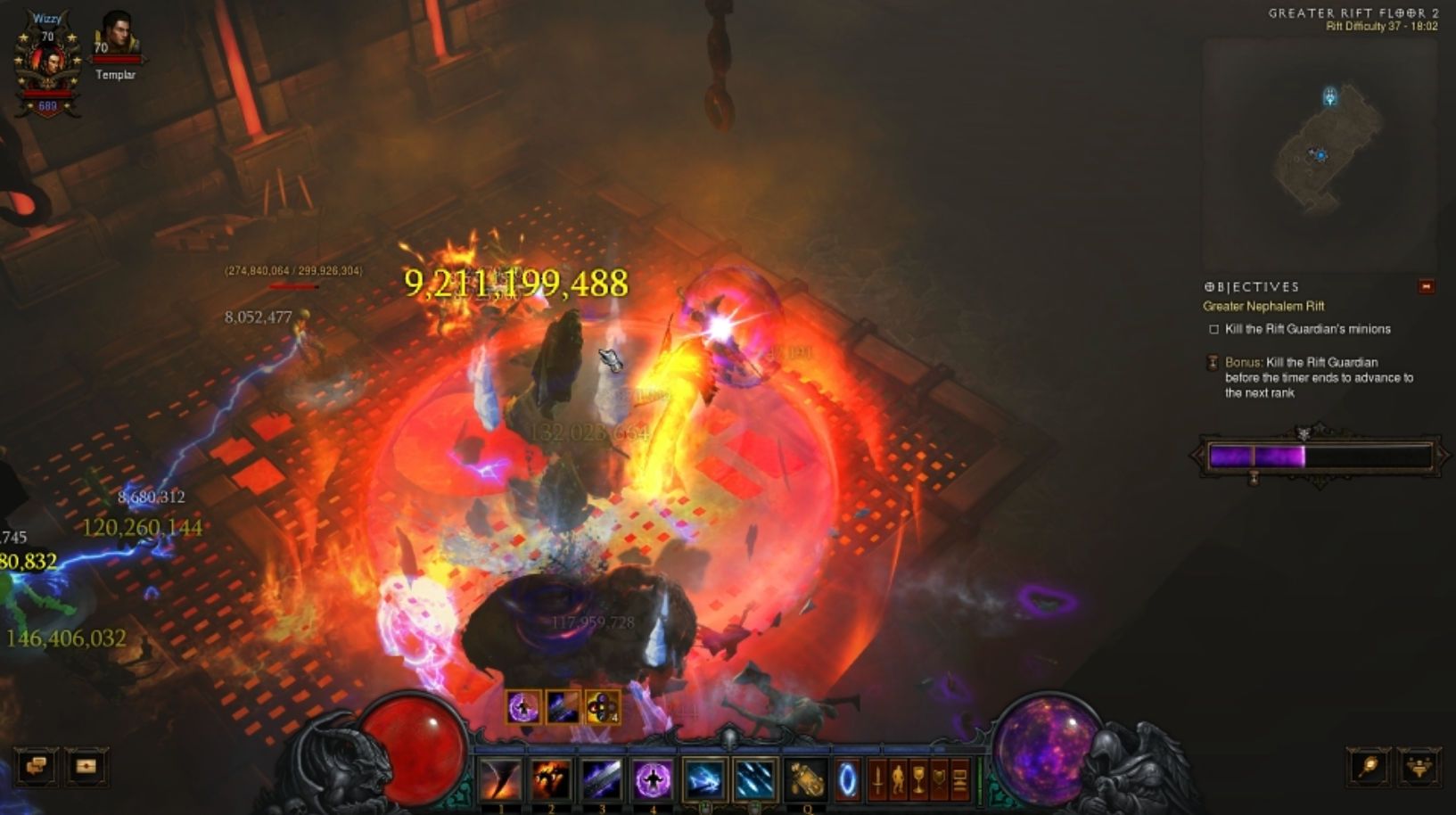The height and width of the screenshot is (815, 1456).
Task: Click the golden mirror icon button
Action: pyautogui.click(x=1369, y=766)
